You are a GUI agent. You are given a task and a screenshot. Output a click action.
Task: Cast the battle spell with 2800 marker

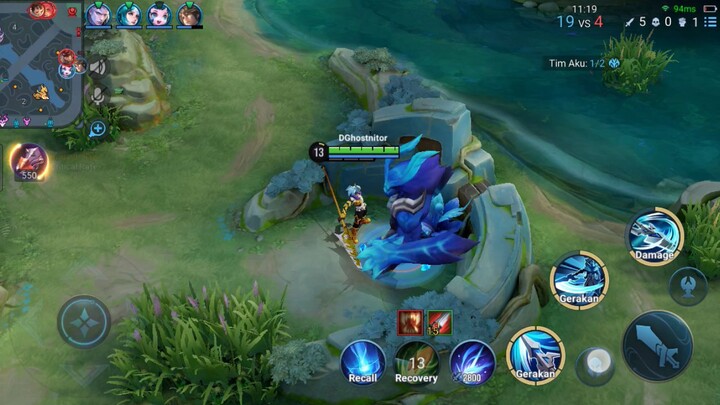pos(471,360)
